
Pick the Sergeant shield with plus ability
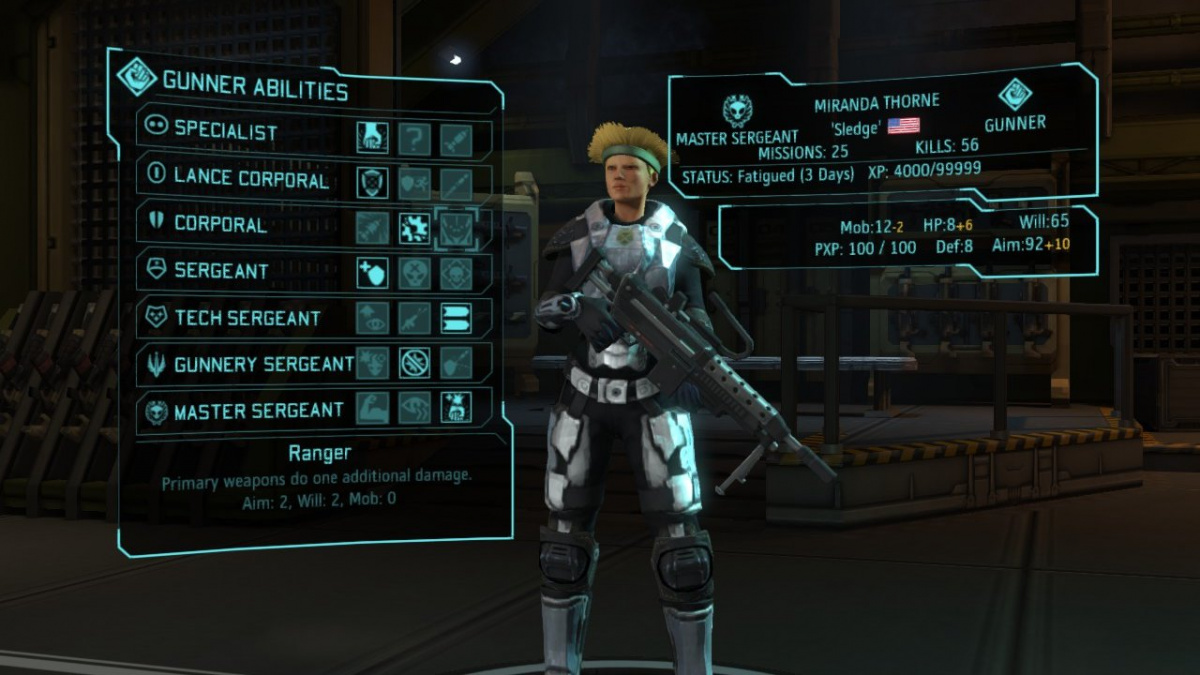(x=373, y=272)
